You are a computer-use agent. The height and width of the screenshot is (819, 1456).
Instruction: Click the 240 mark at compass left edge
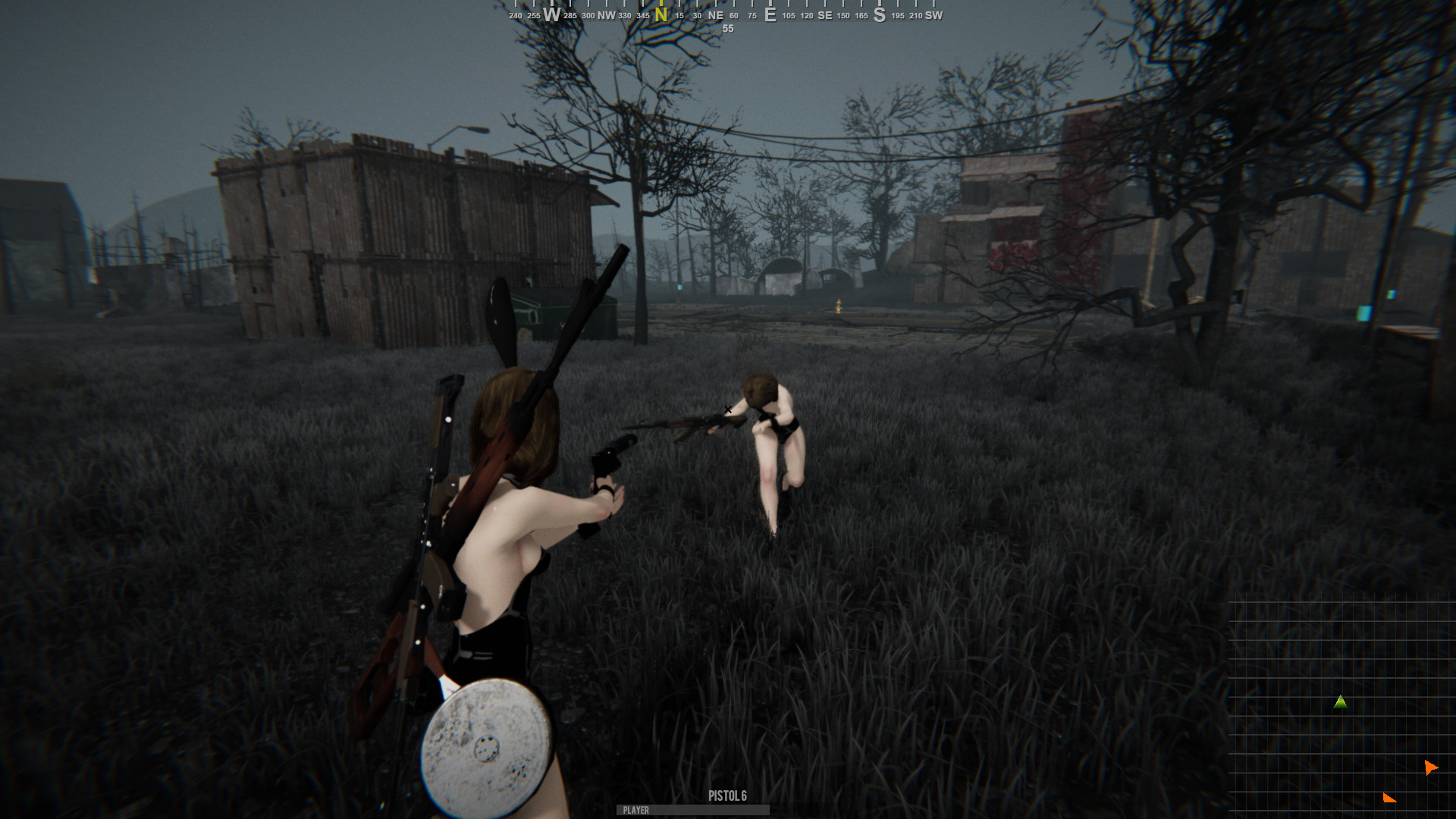point(514,14)
